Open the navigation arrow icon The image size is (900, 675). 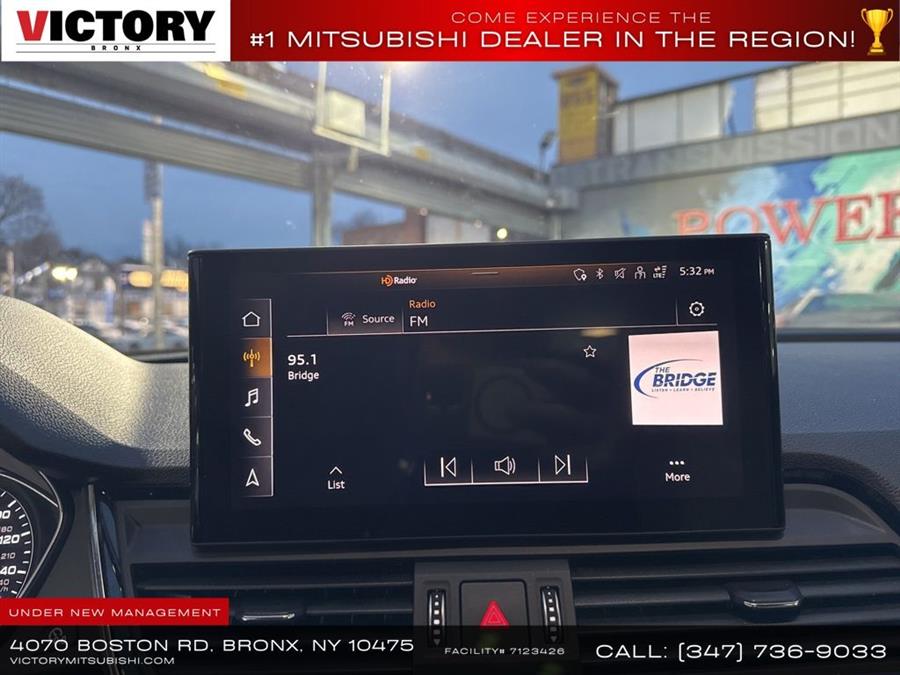point(252,477)
